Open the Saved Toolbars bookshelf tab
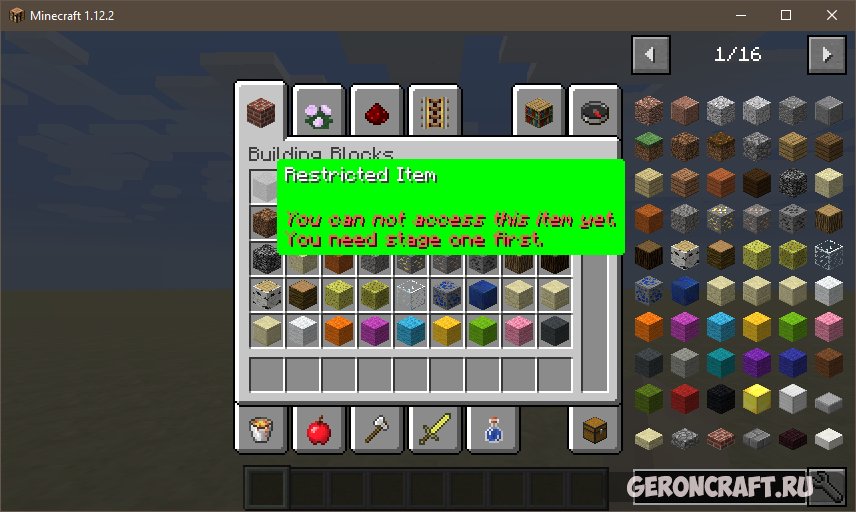Viewport: 856px width, 512px height. coord(538,112)
